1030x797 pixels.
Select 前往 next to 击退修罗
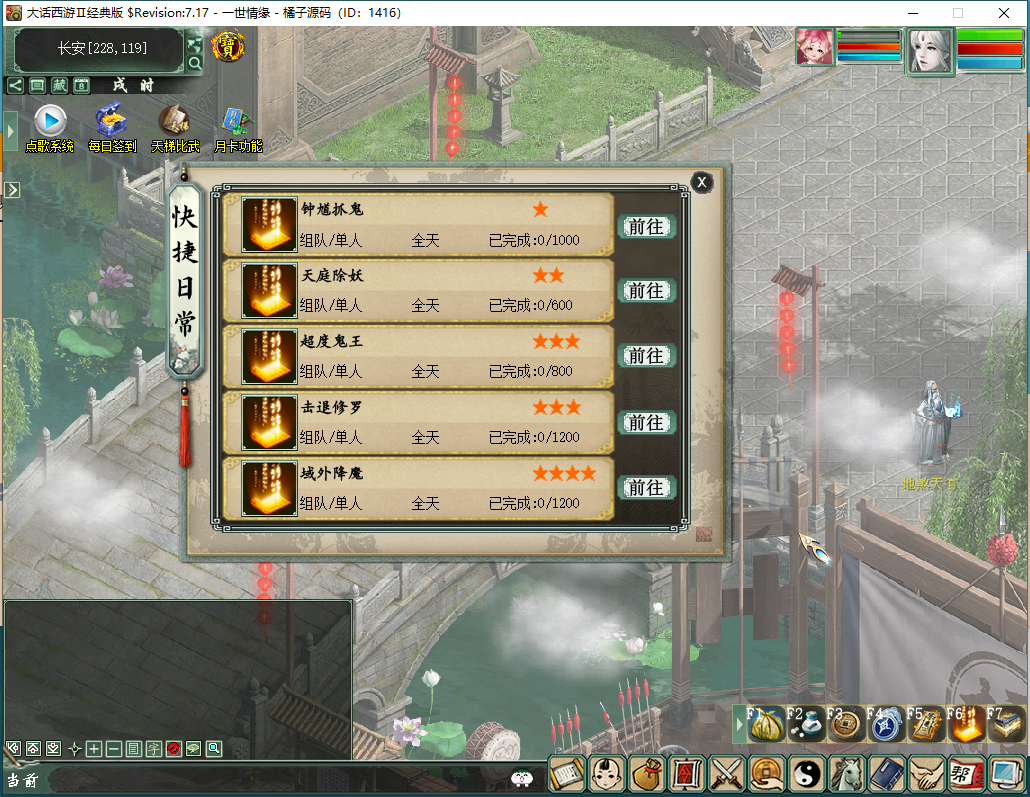(x=646, y=422)
